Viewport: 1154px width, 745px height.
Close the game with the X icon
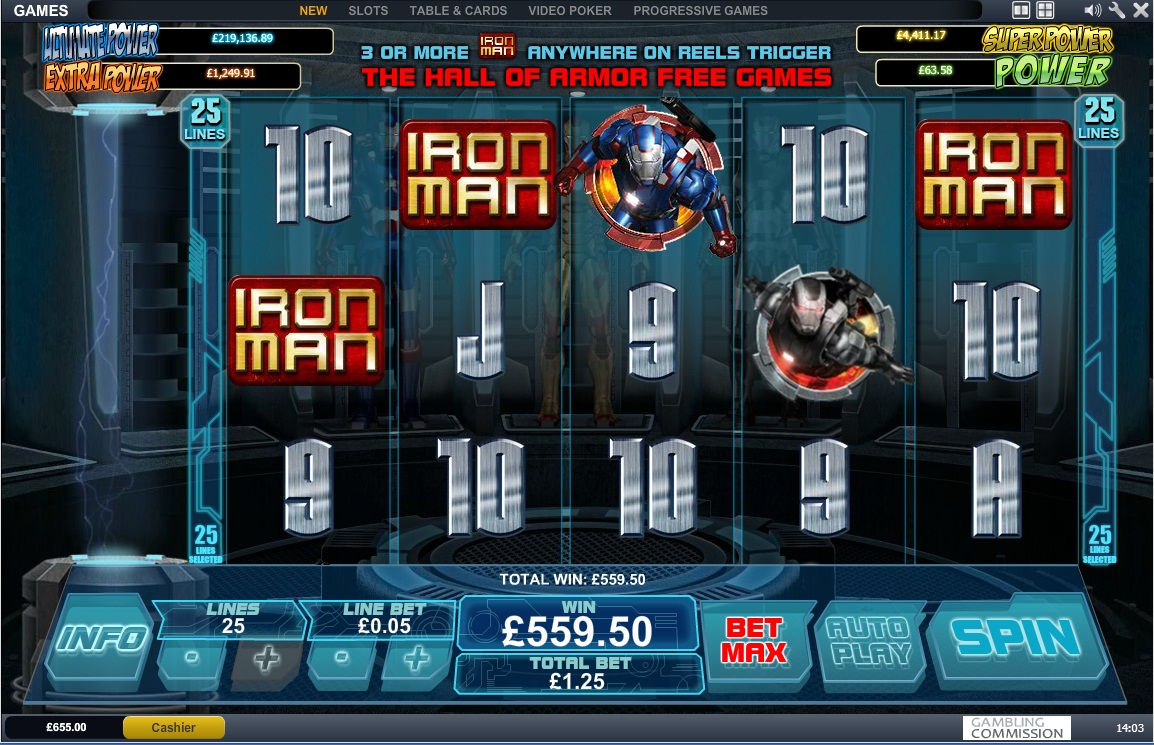[1140, 11]
